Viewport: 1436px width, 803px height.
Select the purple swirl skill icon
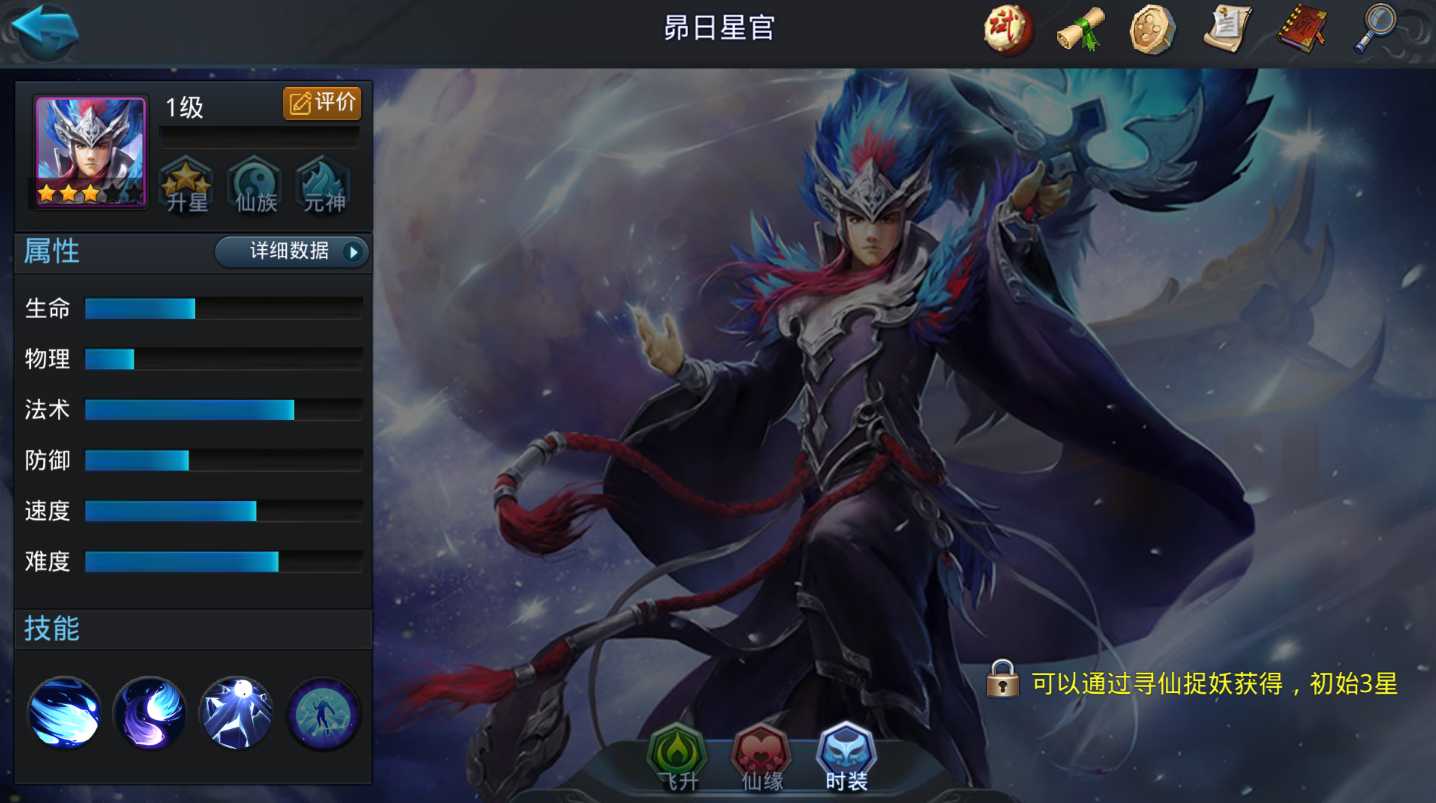tap(149, 711)
